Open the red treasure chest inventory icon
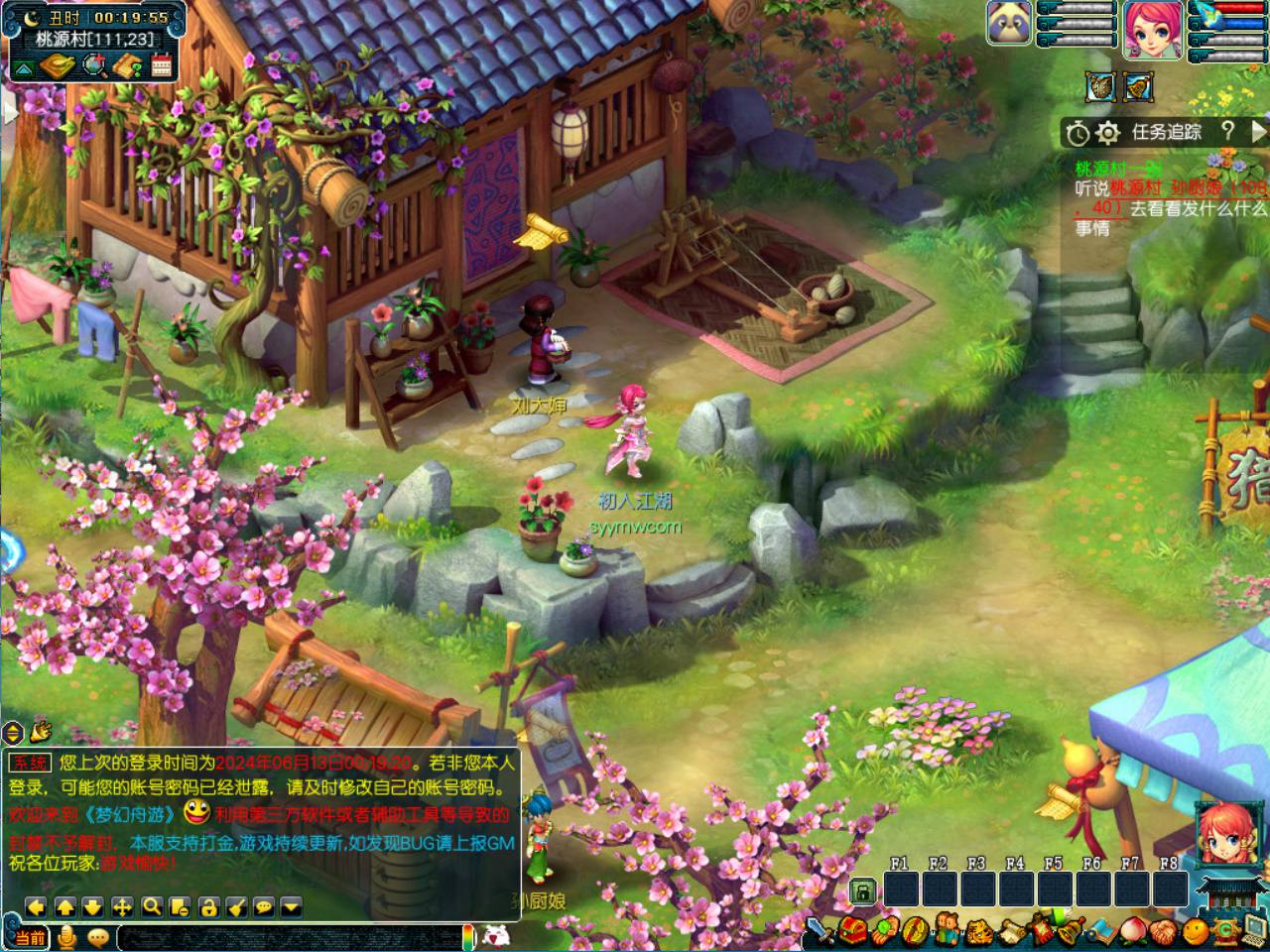Image resolution: width=1270 pixels, height=952 pixels. pos(854,931)
